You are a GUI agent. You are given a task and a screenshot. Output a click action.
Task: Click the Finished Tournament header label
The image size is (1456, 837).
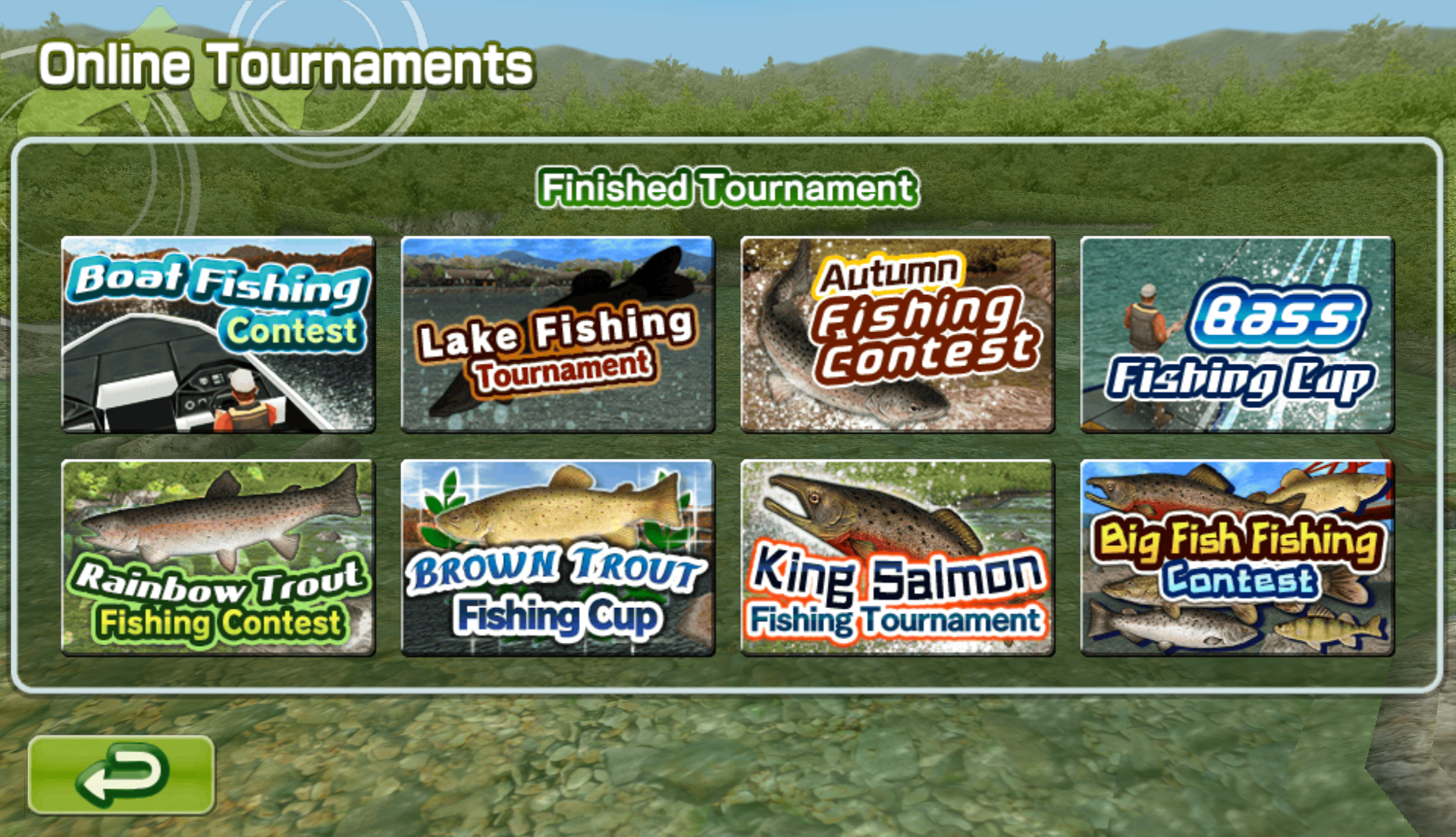pos(726,187)
